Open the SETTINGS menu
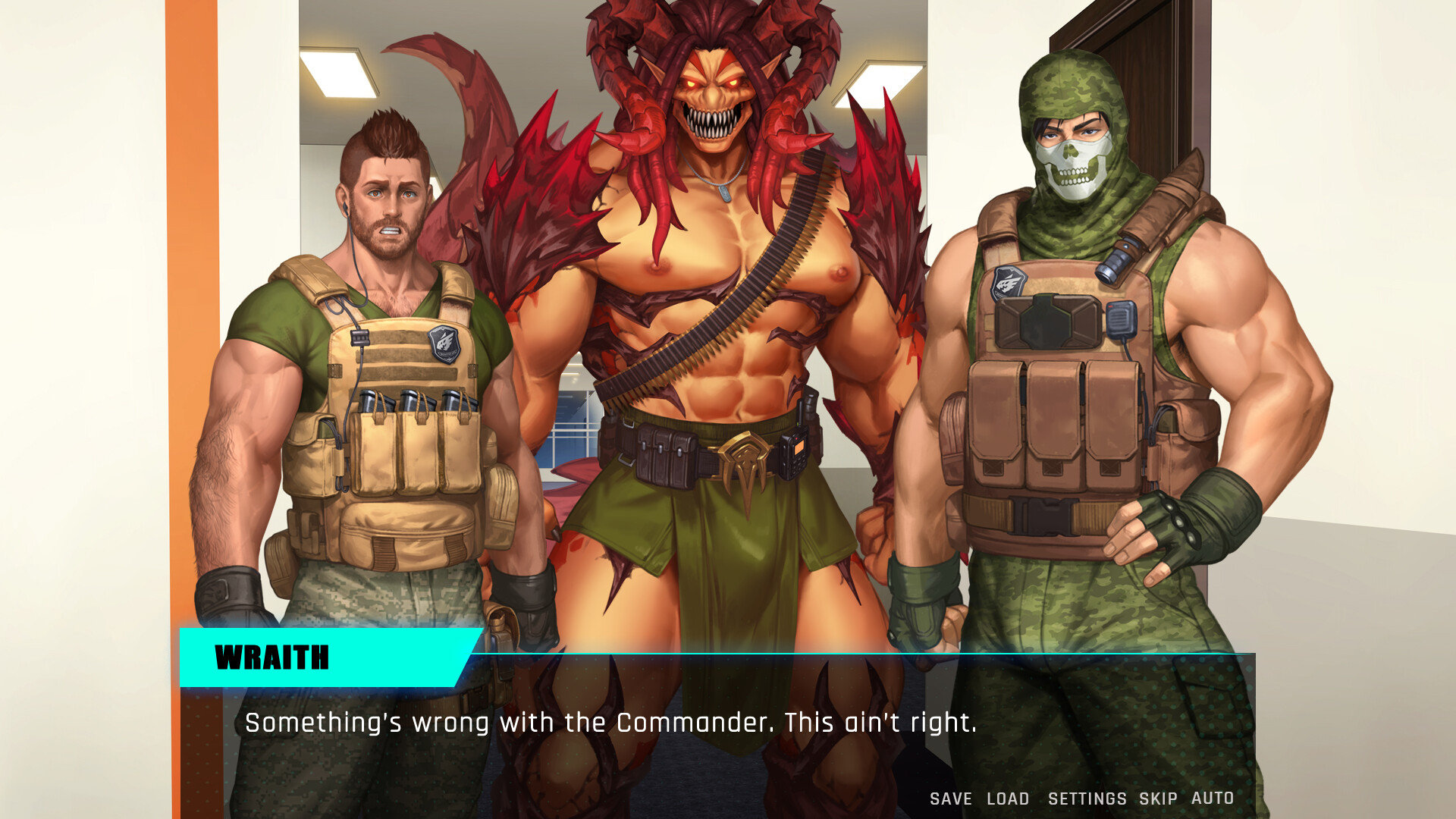 click(x=1087, y=799)
